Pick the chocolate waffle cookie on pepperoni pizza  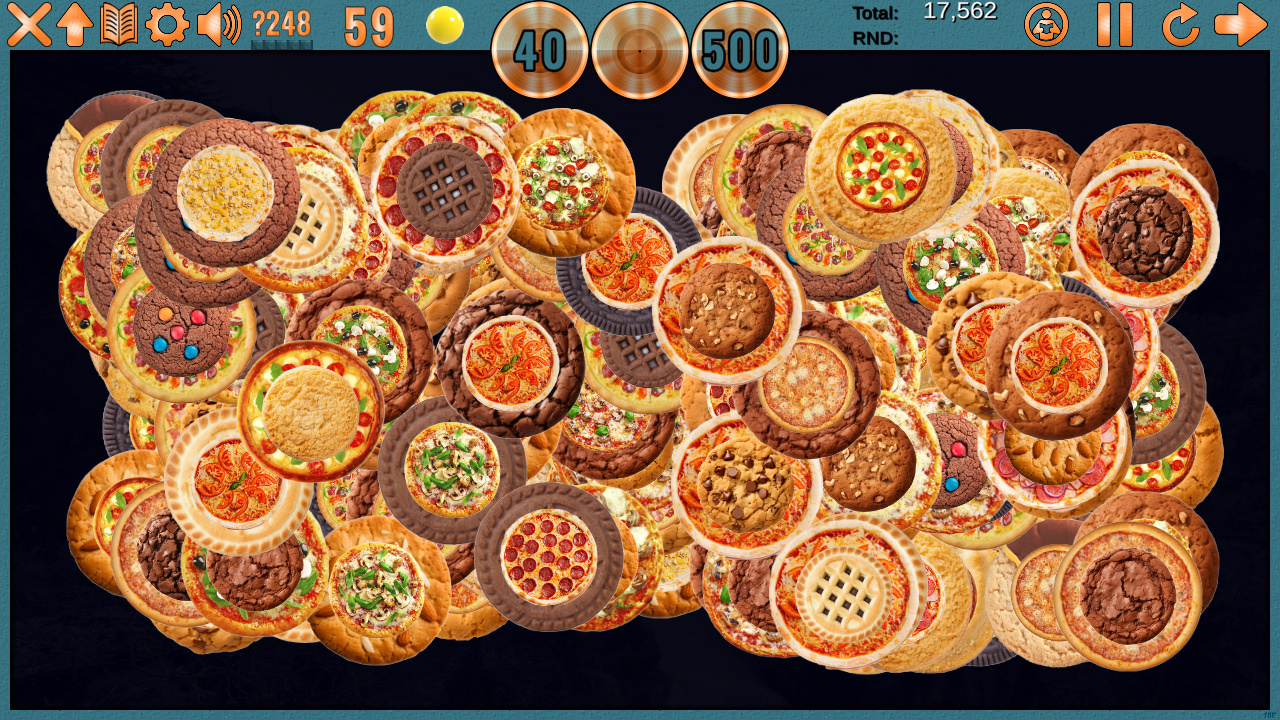(x=445, y=190)
